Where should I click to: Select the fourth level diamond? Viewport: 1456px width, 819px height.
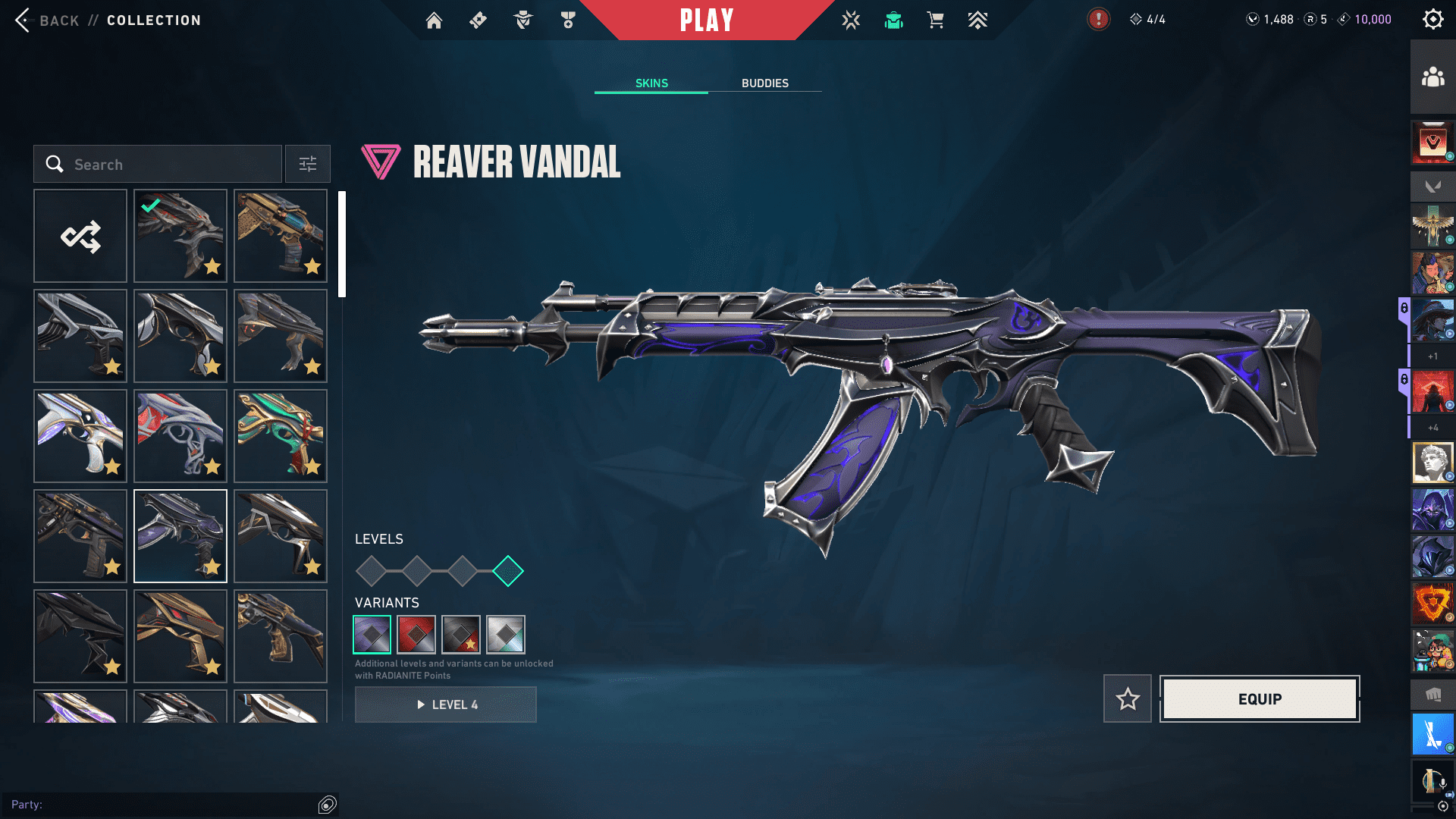[x=508, y=571]
